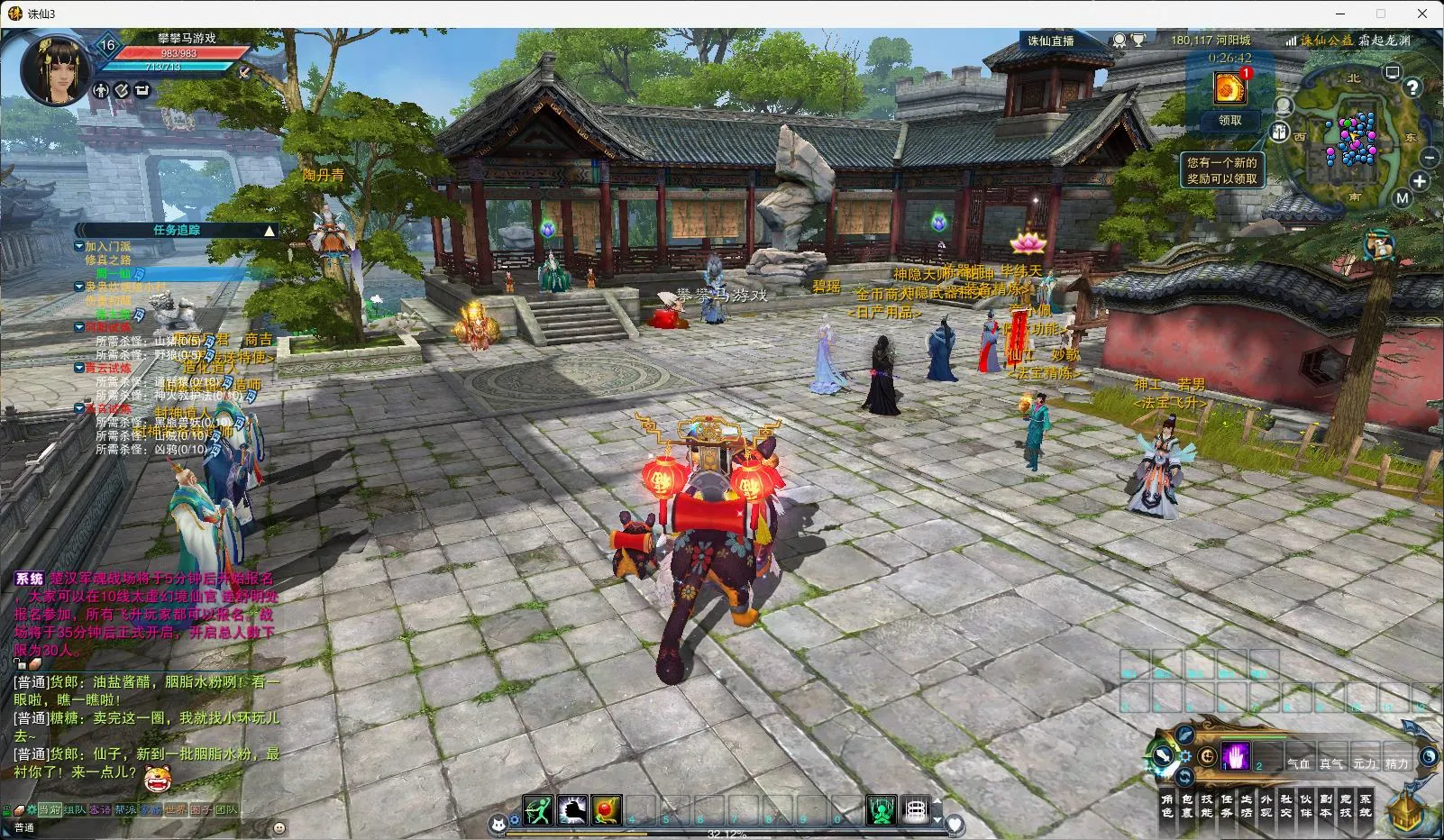1444x840 pixels.
Task: Switch chat to the 帮派 guild channel tab
Action: coord(125,809)
